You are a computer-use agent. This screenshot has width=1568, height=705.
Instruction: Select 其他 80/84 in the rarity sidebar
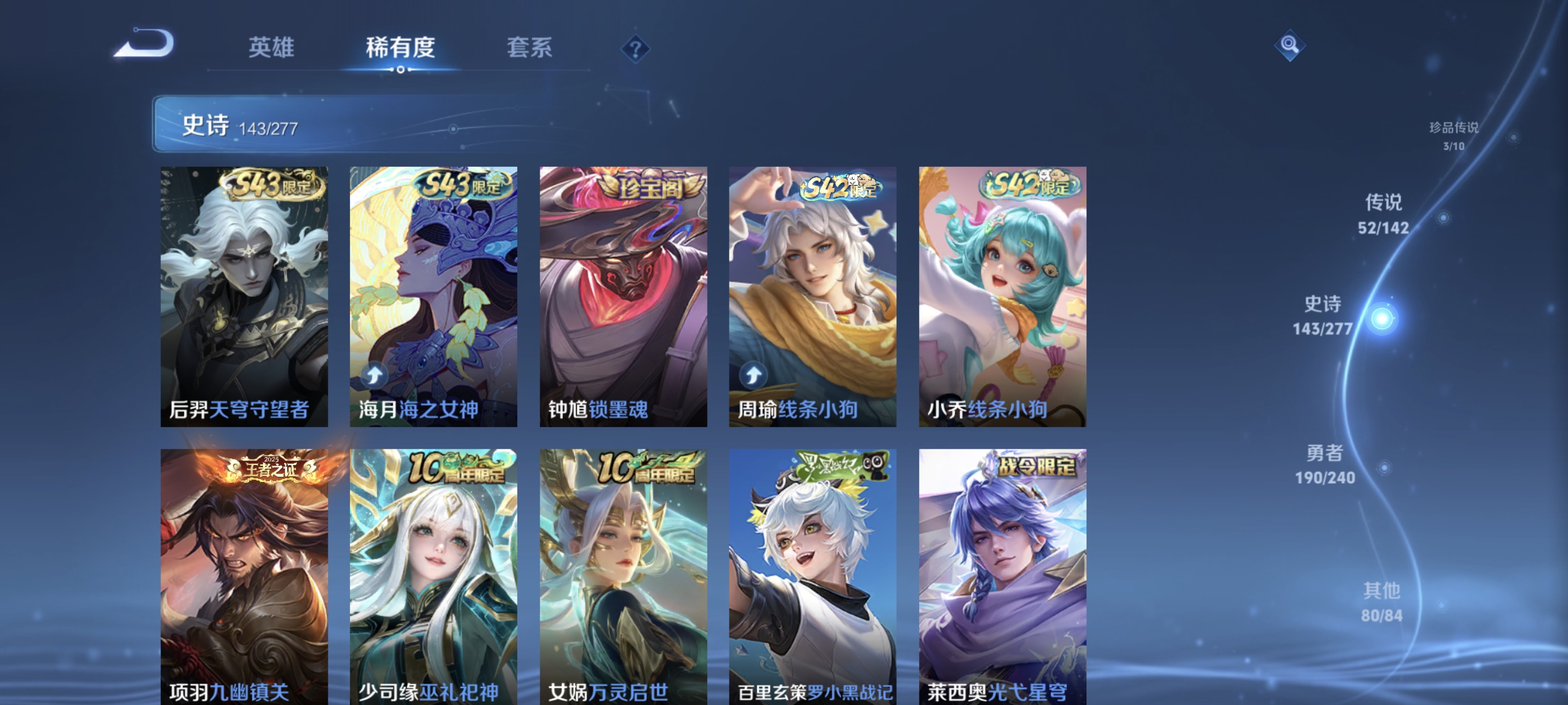click(x=1382, y=601)
